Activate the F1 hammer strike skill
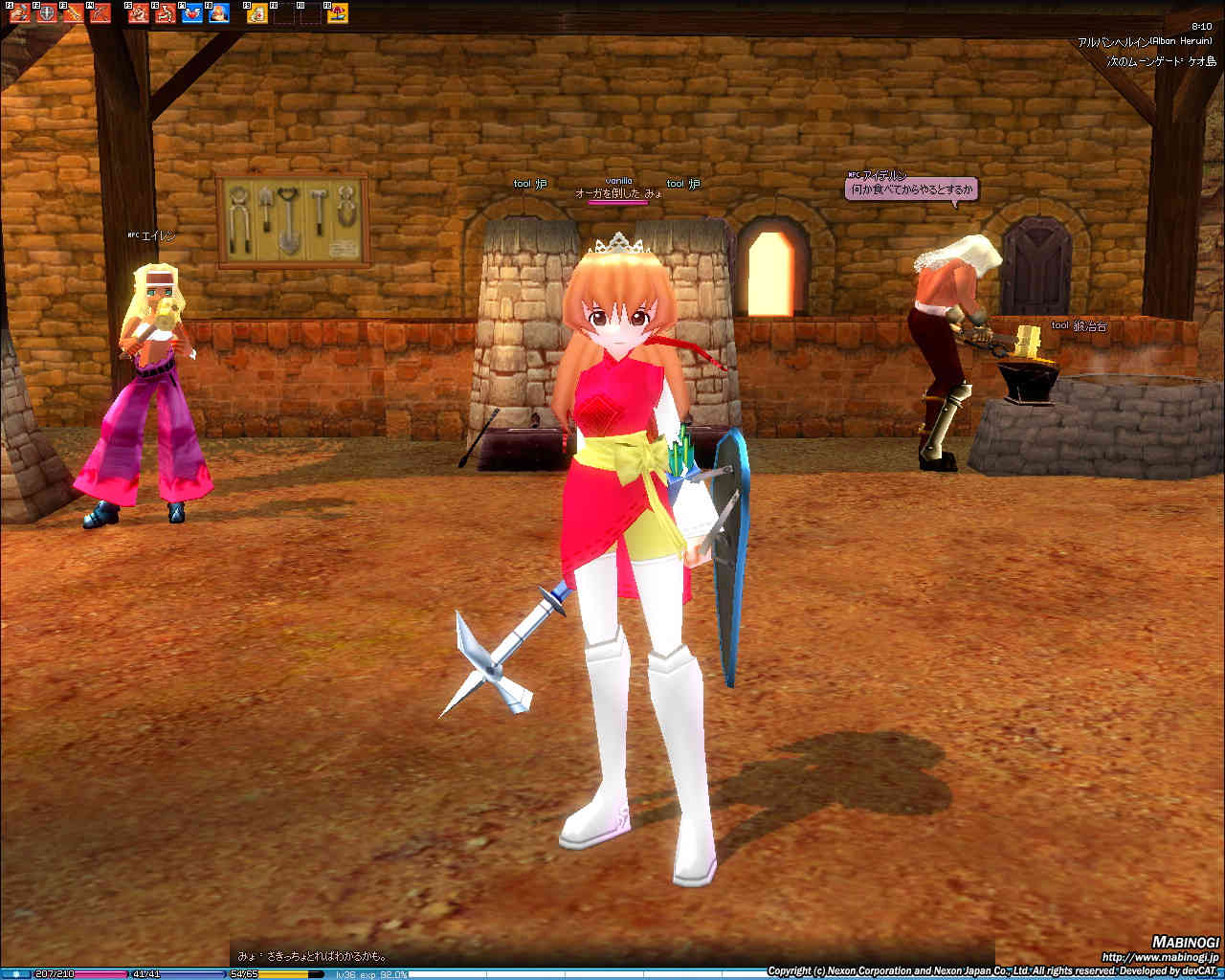 point(19,13)
